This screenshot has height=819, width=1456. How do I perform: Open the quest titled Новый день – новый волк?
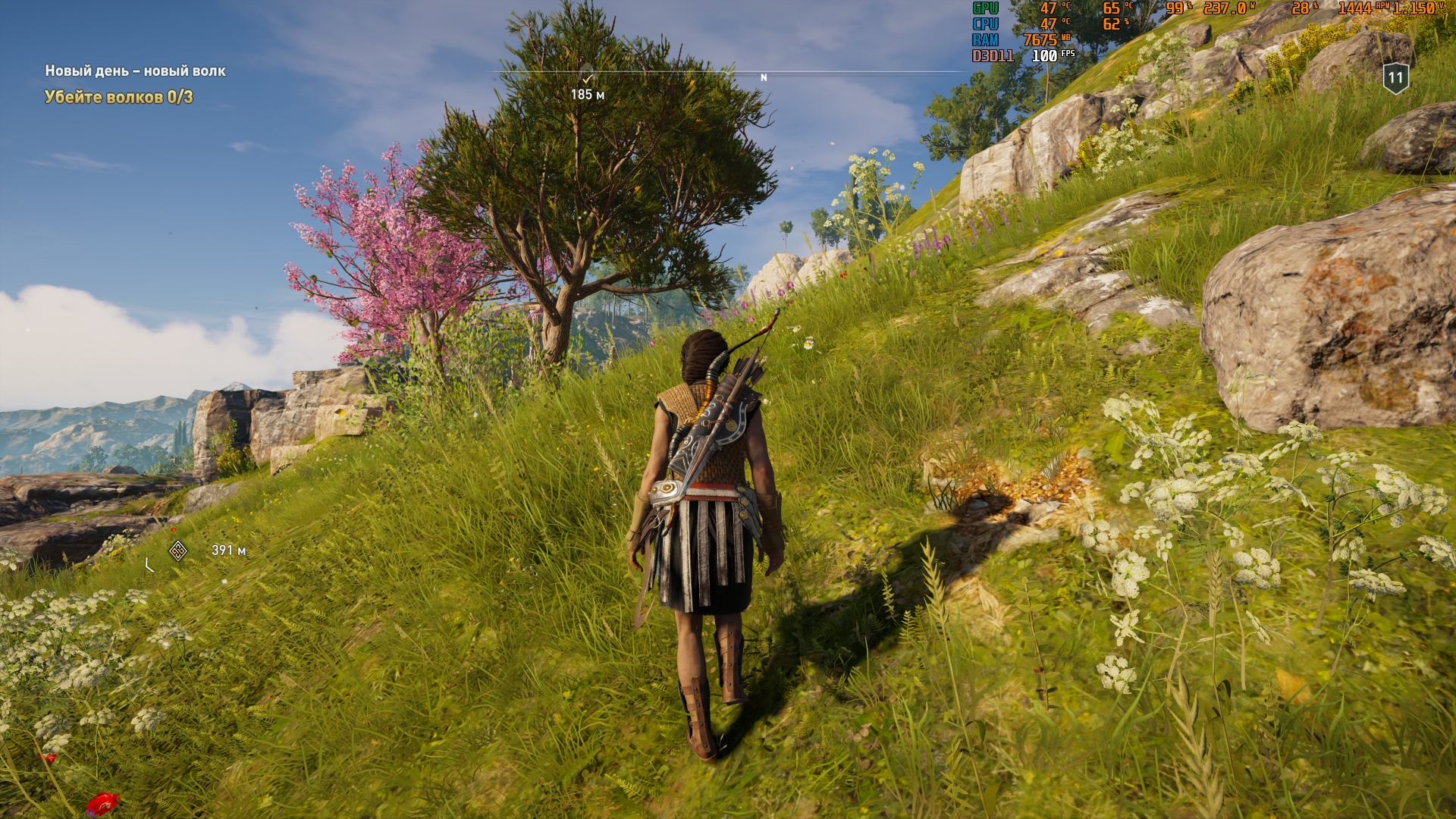(135, 71)
